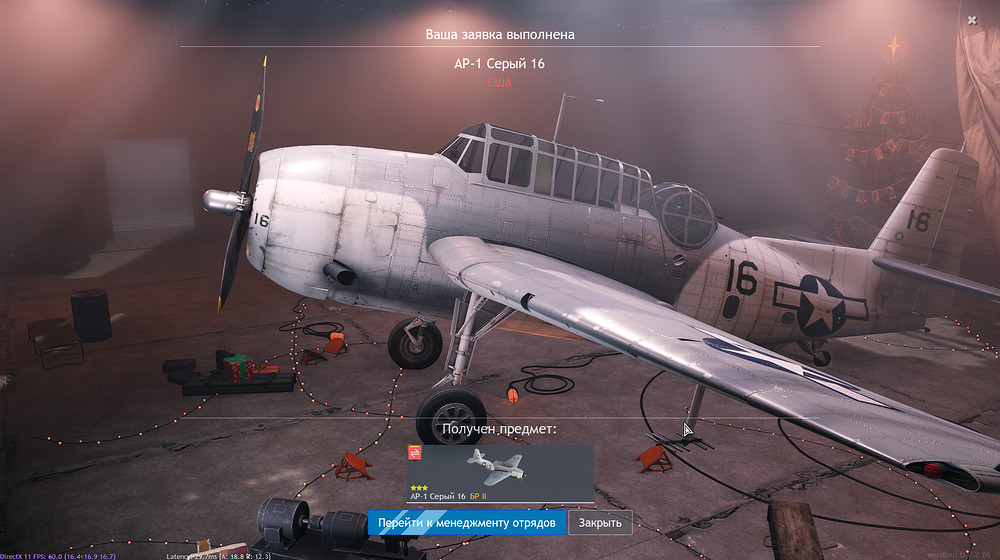Close the dialog with the top-right X
Viewport: 1000px width, 560px height.
972,19
